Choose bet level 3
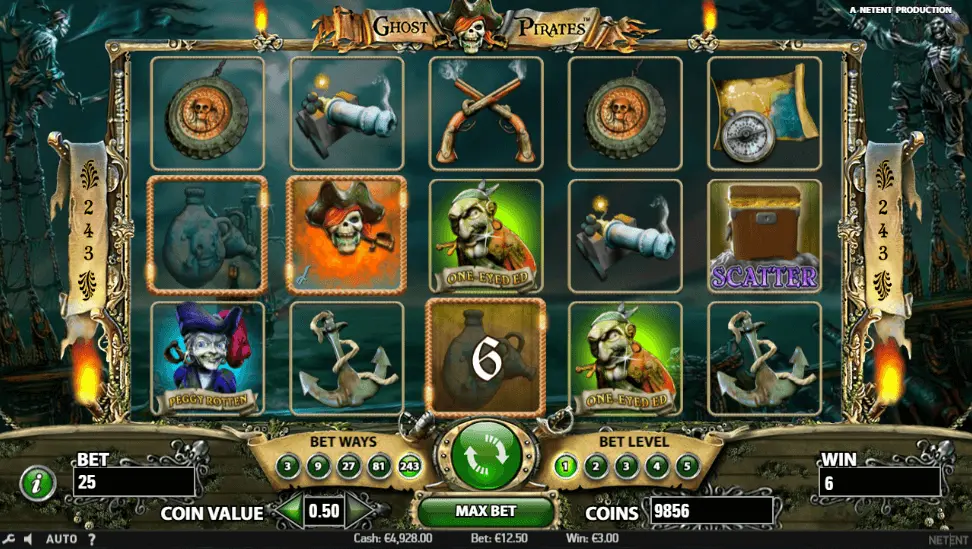The height and width of the screenshot is (549, 972). point(625,466)
